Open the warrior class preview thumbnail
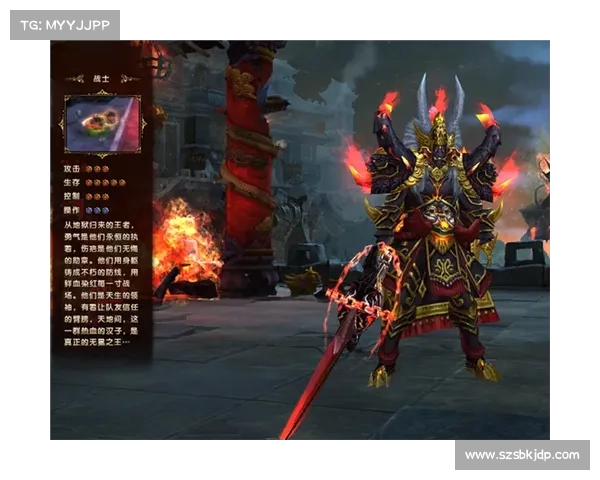The height and width of the screenshot is (480, 600). 102,123
